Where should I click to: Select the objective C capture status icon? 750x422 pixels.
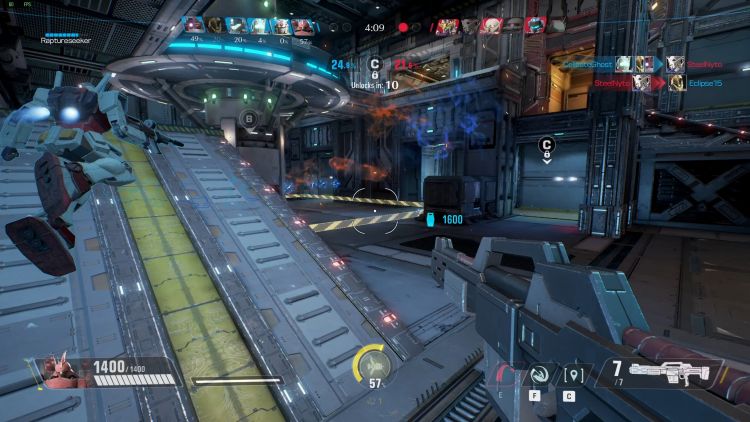point(375,64)
